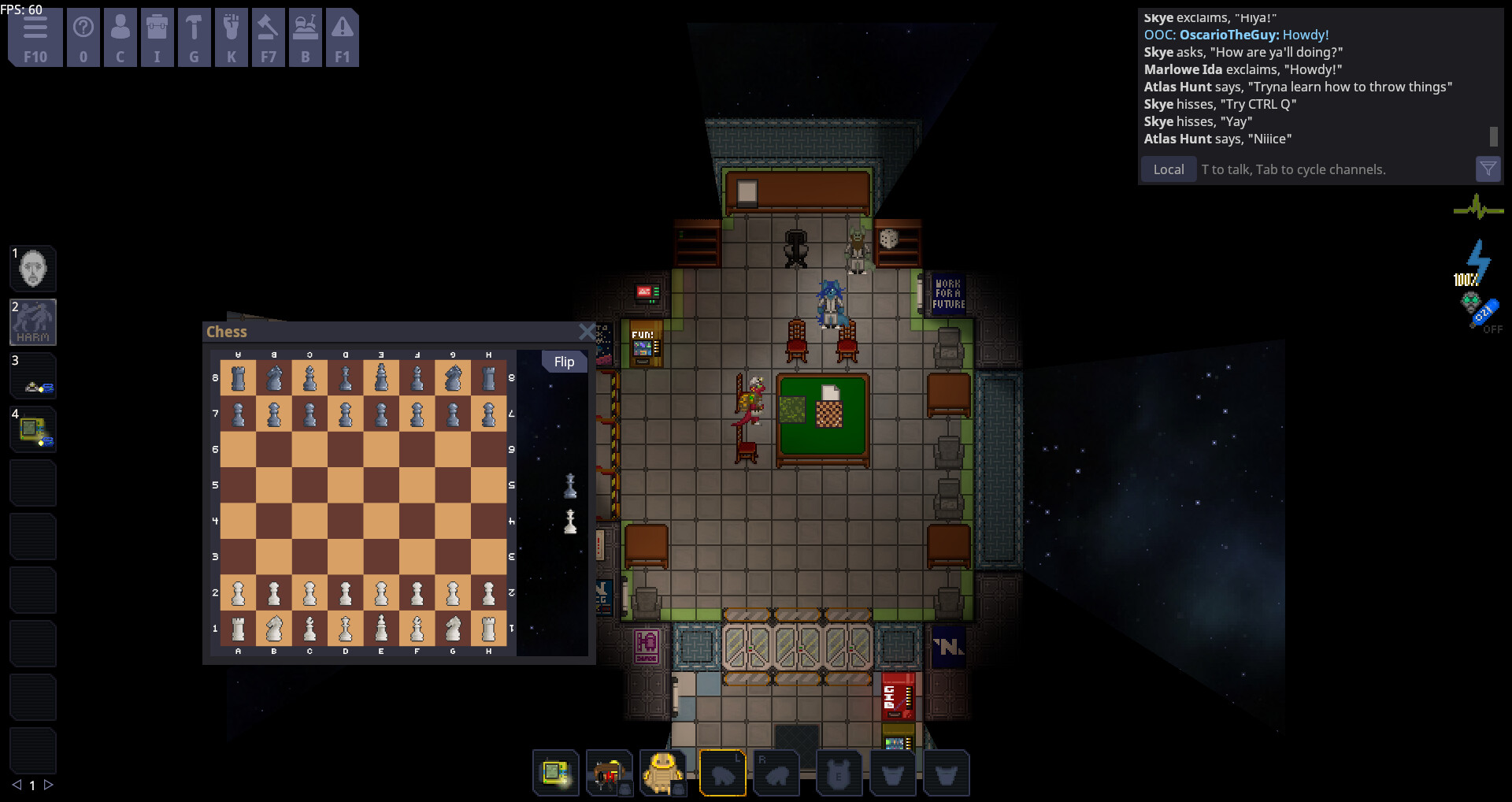Open admin help with the warning triangle icon

pos(343,37)
